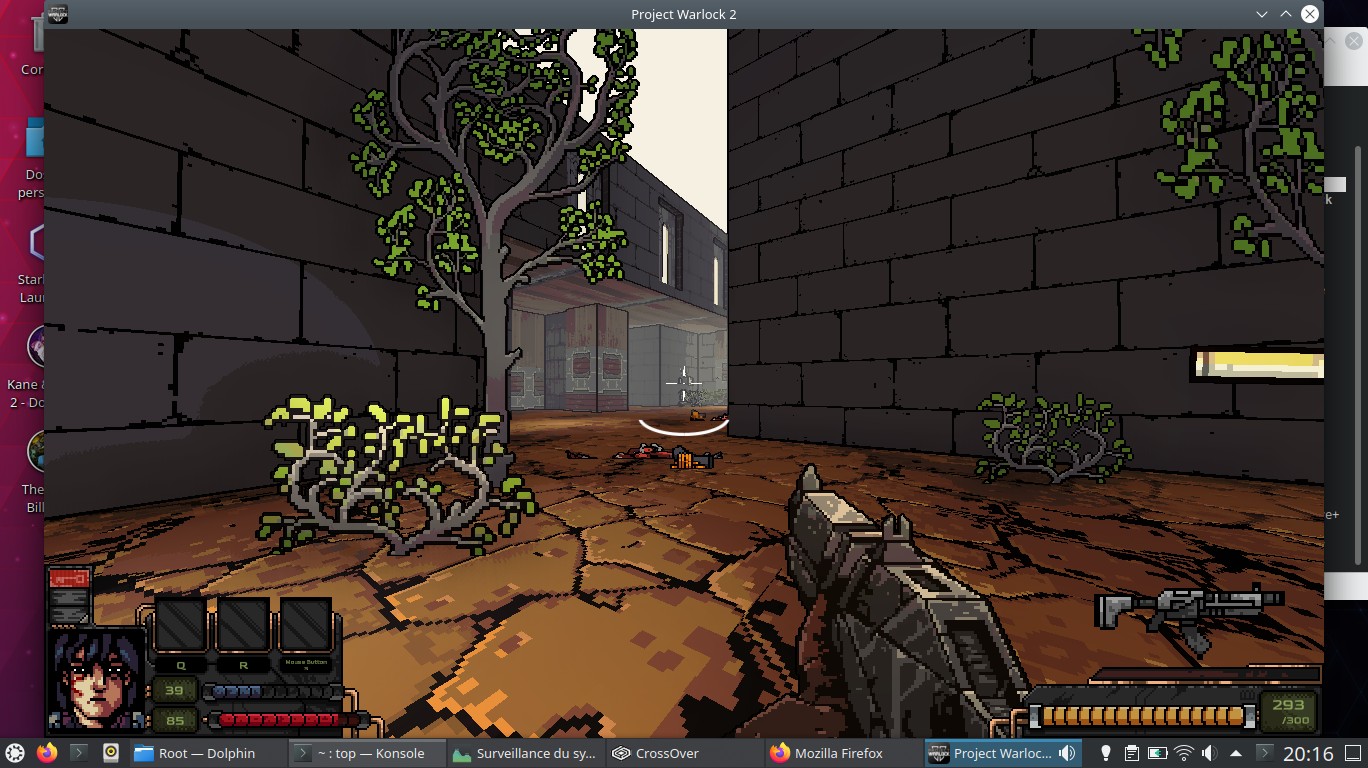The image size is (1368, 768).
Task: Select the weapon slot bound to Q
Action: tap(180, 625)
